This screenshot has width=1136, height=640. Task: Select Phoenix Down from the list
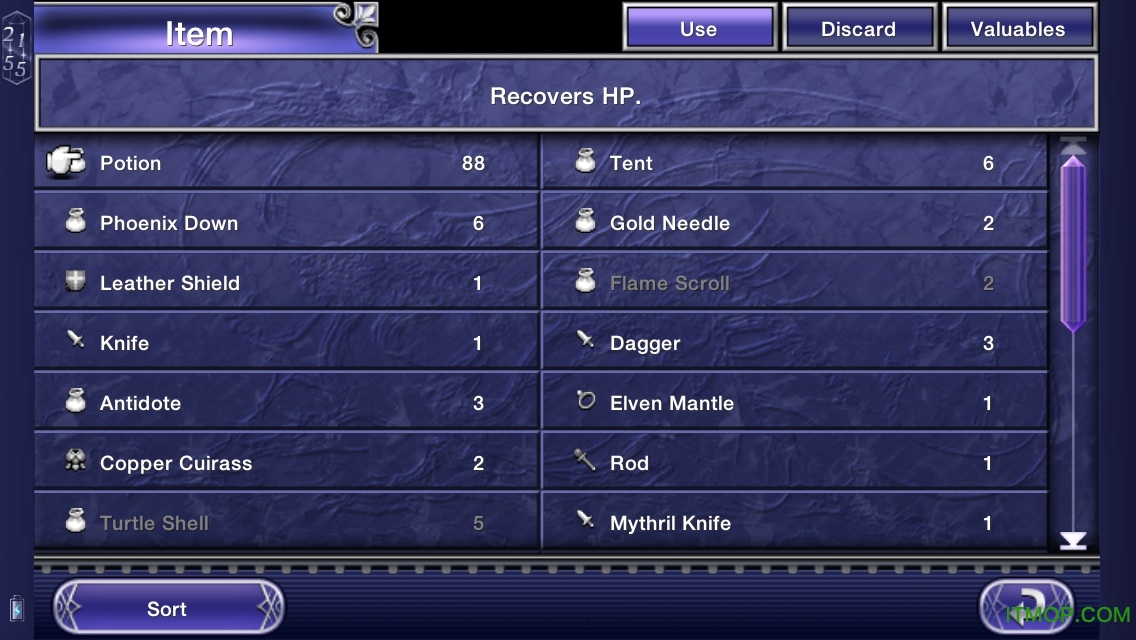tap(286, 223)
